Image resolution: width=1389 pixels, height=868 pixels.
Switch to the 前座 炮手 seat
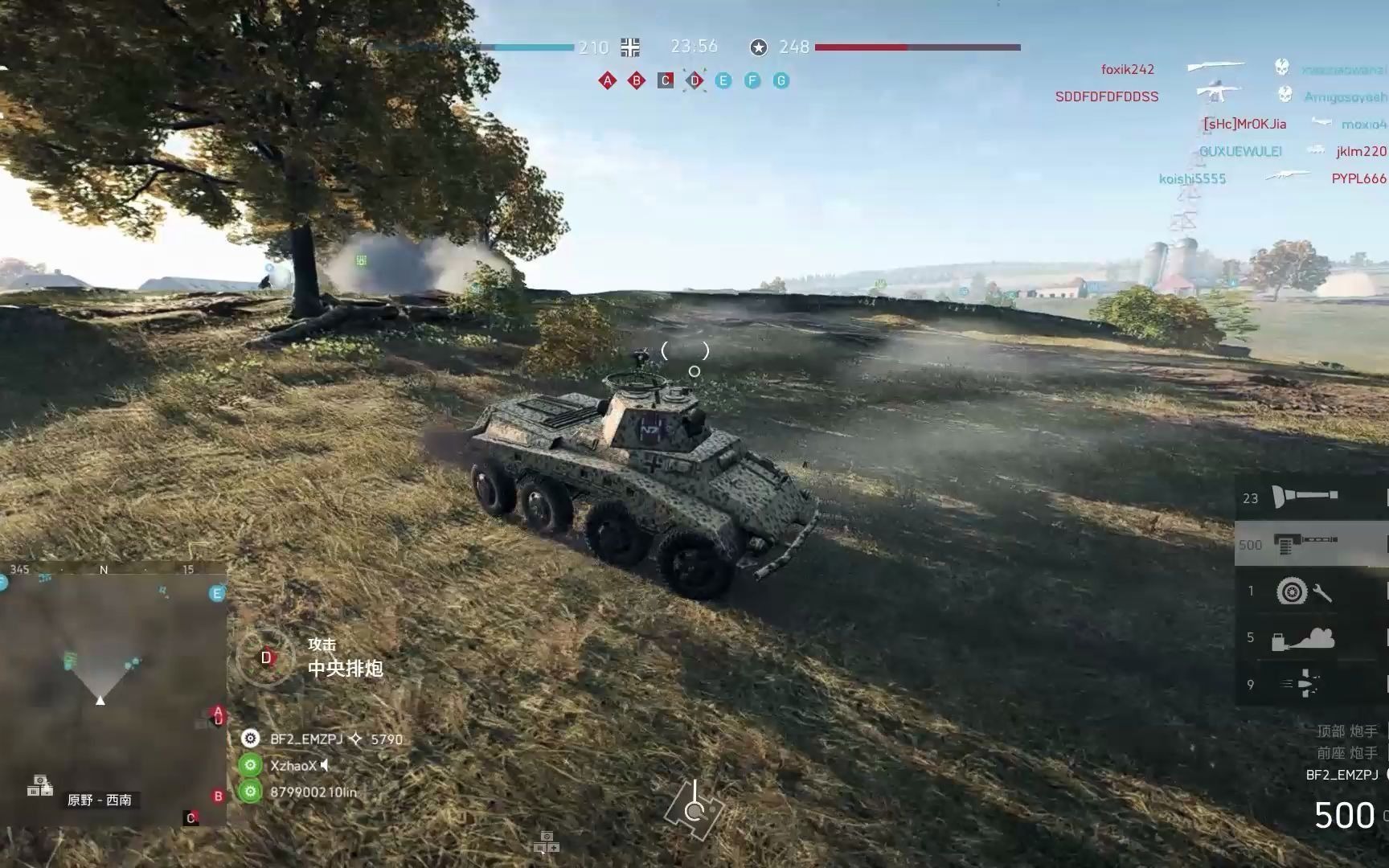[x=1346, y=753]
